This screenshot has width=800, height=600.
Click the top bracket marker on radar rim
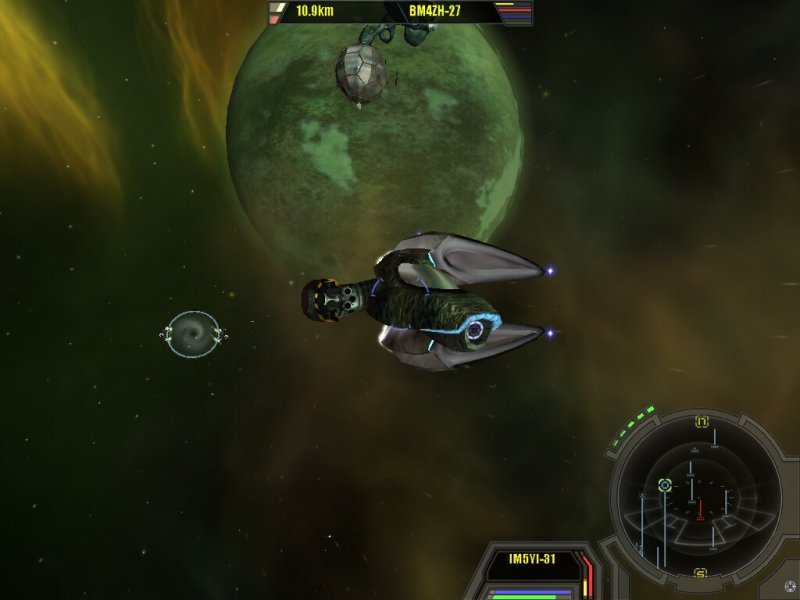[701, 423]
